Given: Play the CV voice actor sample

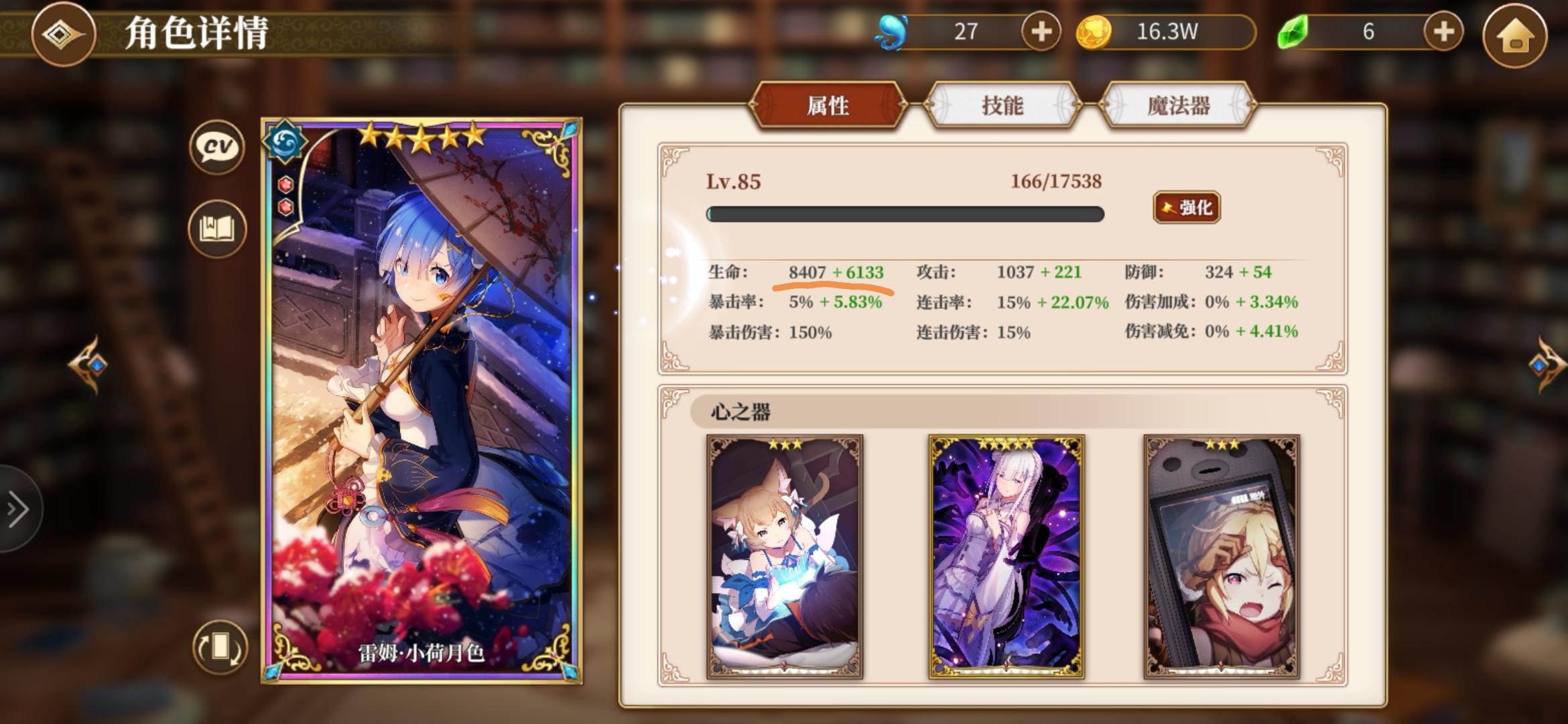Looking at the screenshot, I should coord(216,148).
